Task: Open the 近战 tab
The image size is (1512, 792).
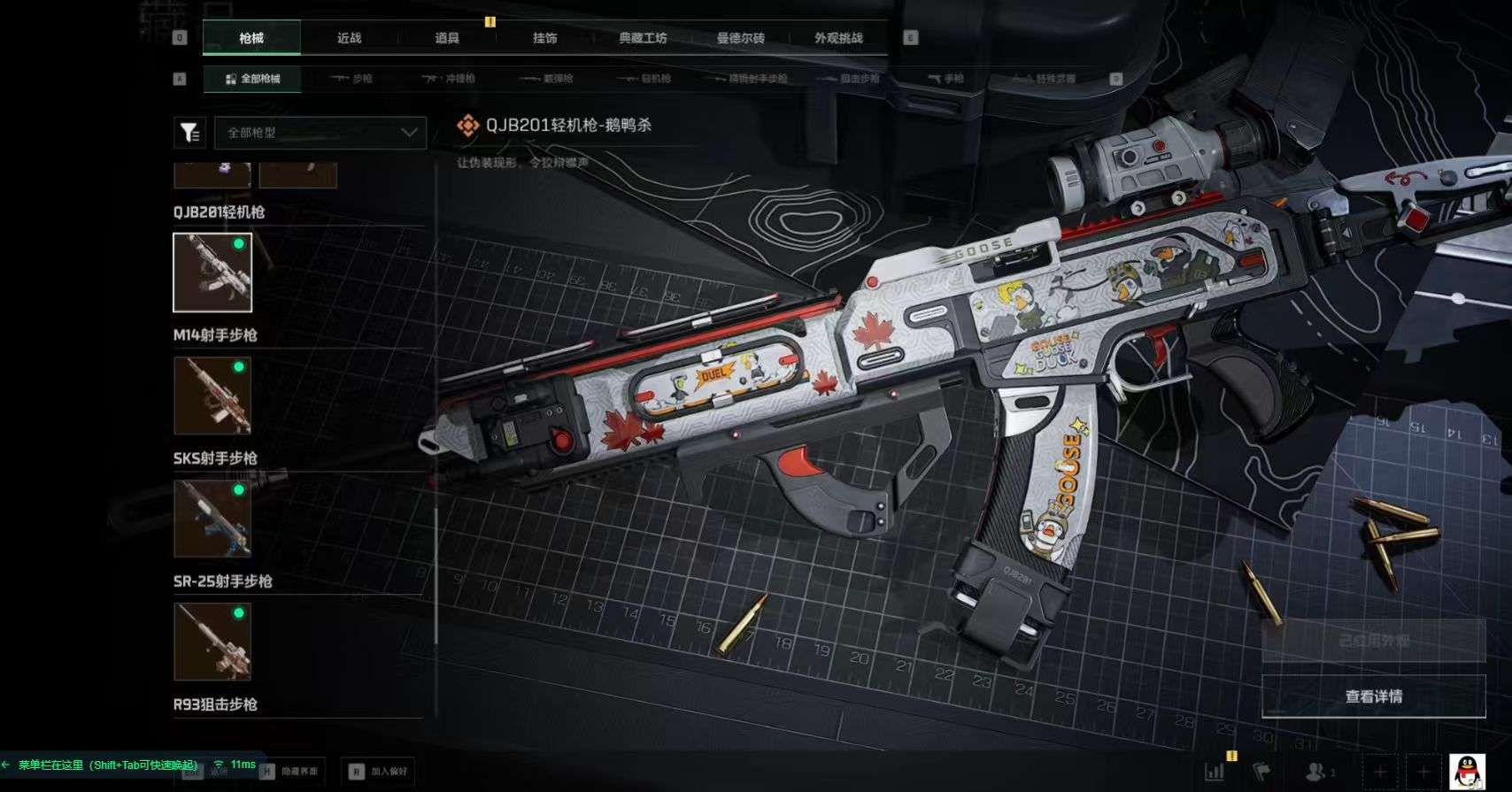Action: 350,38
